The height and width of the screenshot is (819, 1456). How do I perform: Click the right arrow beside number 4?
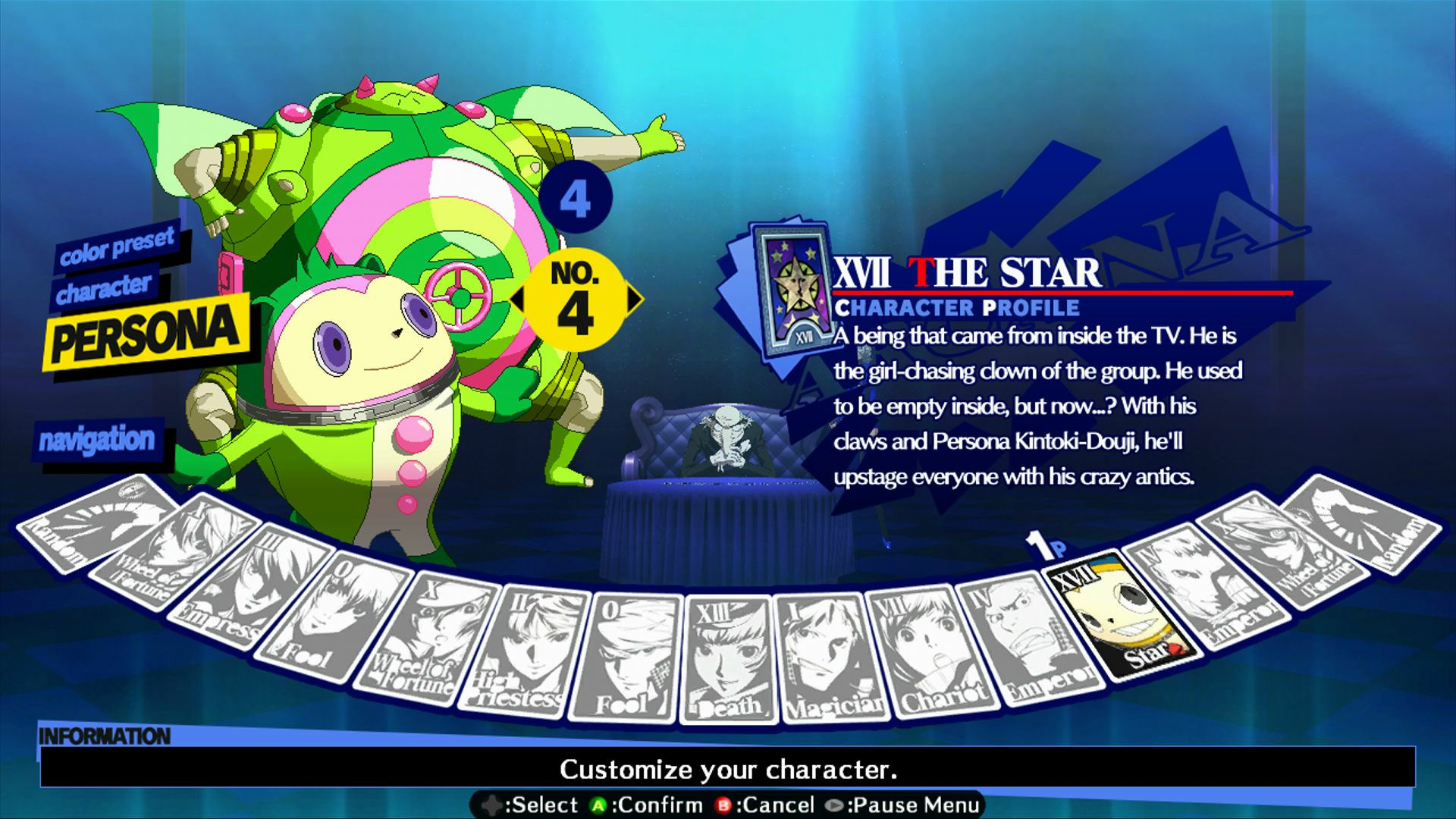pos(635,299)
